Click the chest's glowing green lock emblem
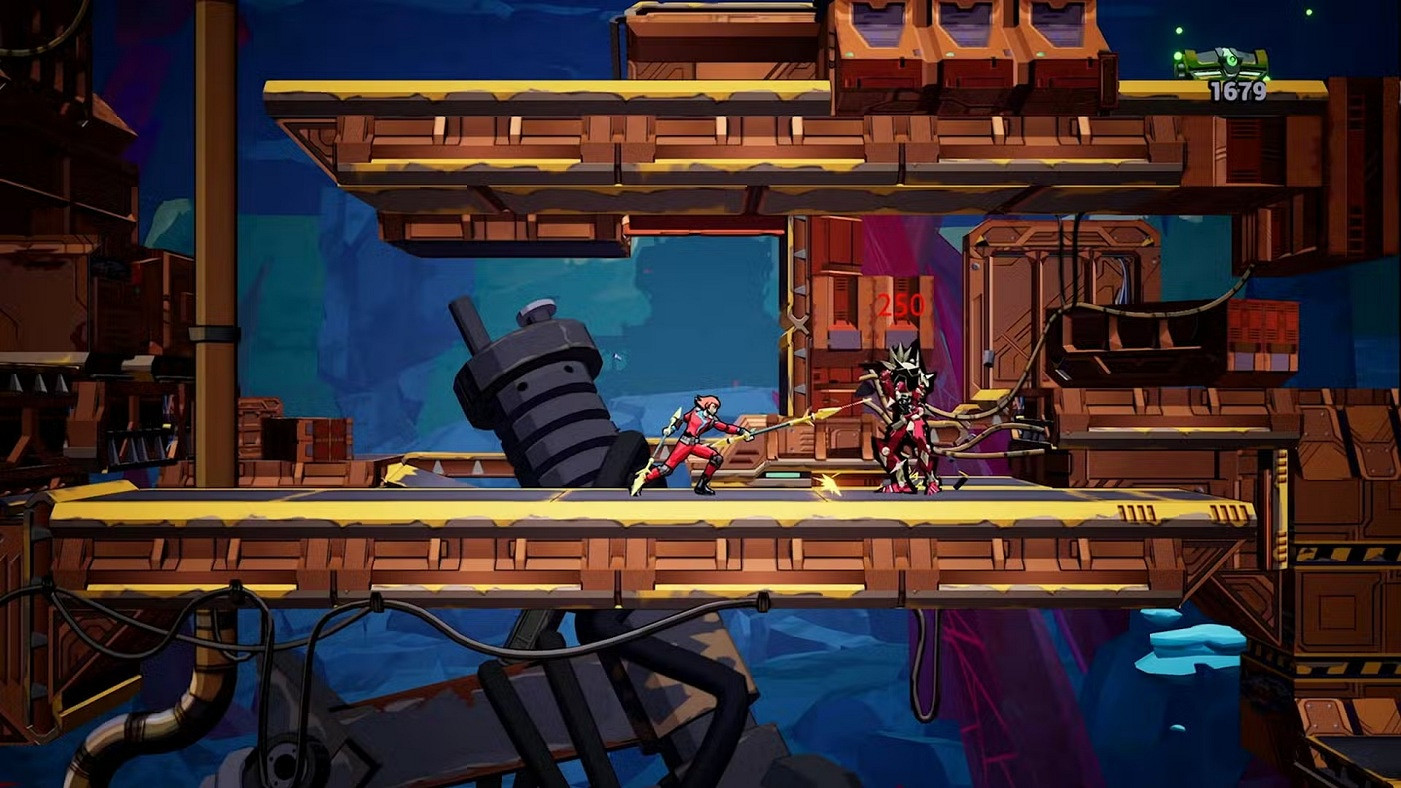1401x788 pixels. (1230, 60)
